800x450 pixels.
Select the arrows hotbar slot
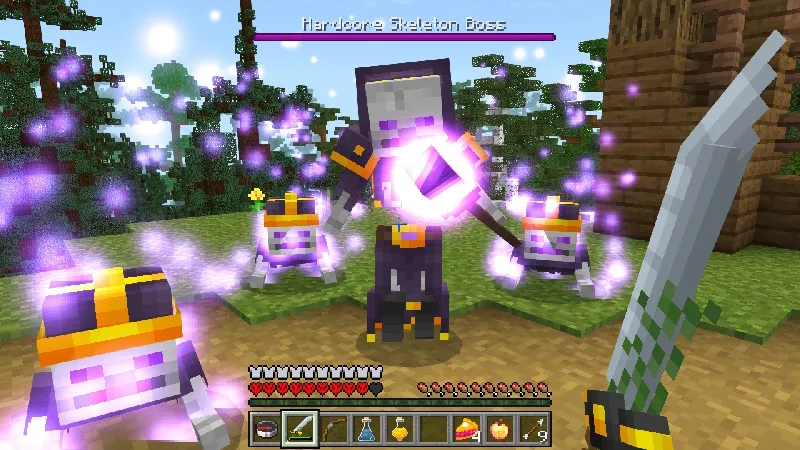537,427
